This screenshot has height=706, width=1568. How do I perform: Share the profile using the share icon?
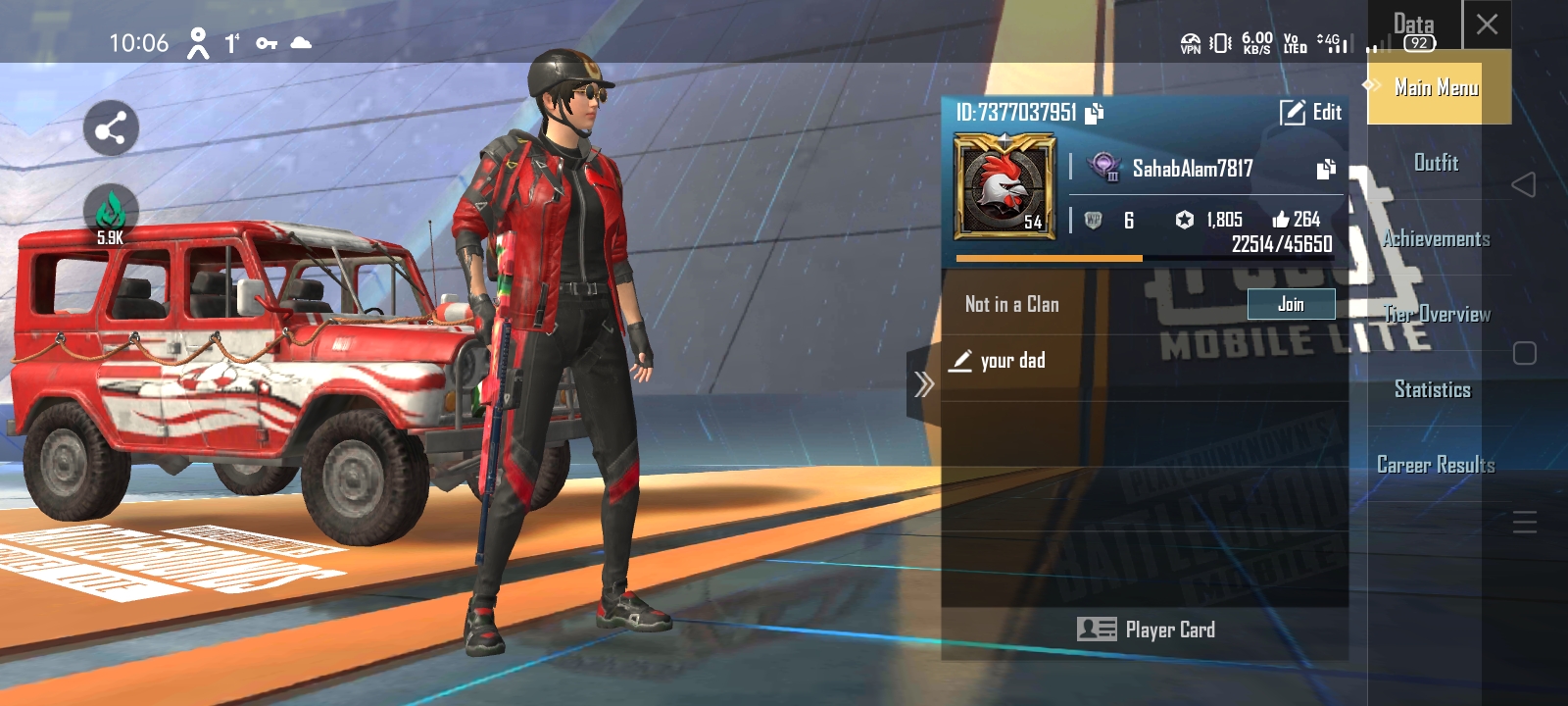(111, 128)
